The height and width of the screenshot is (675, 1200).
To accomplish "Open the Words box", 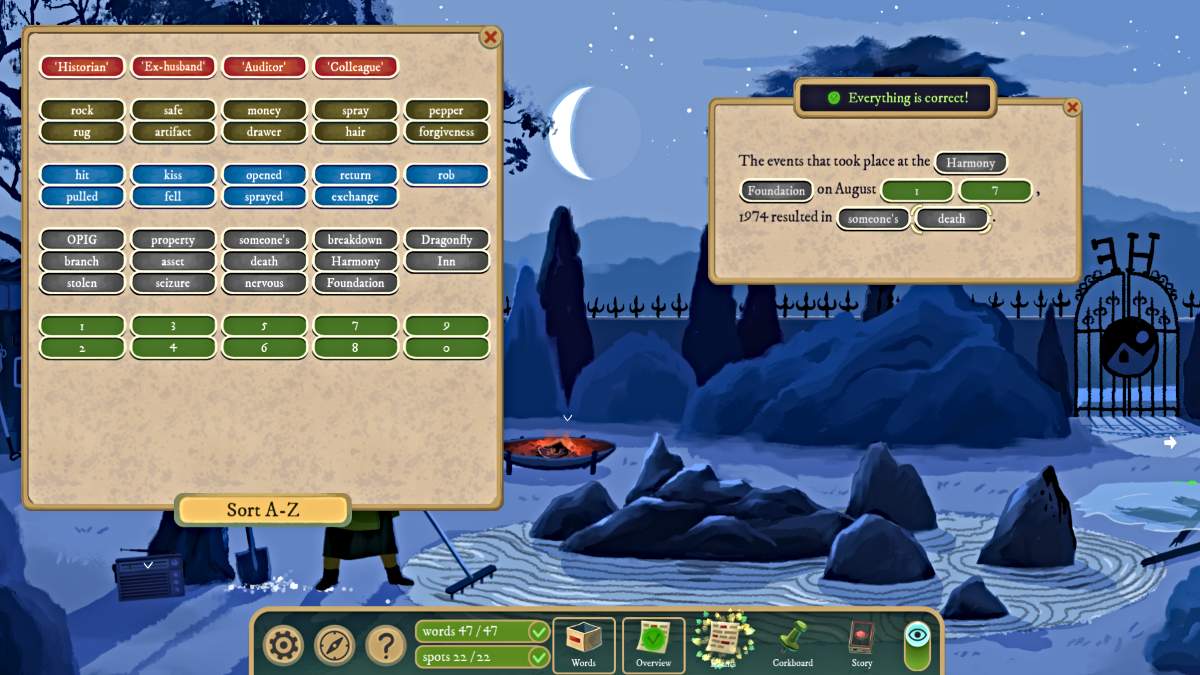I will [583, 645].
